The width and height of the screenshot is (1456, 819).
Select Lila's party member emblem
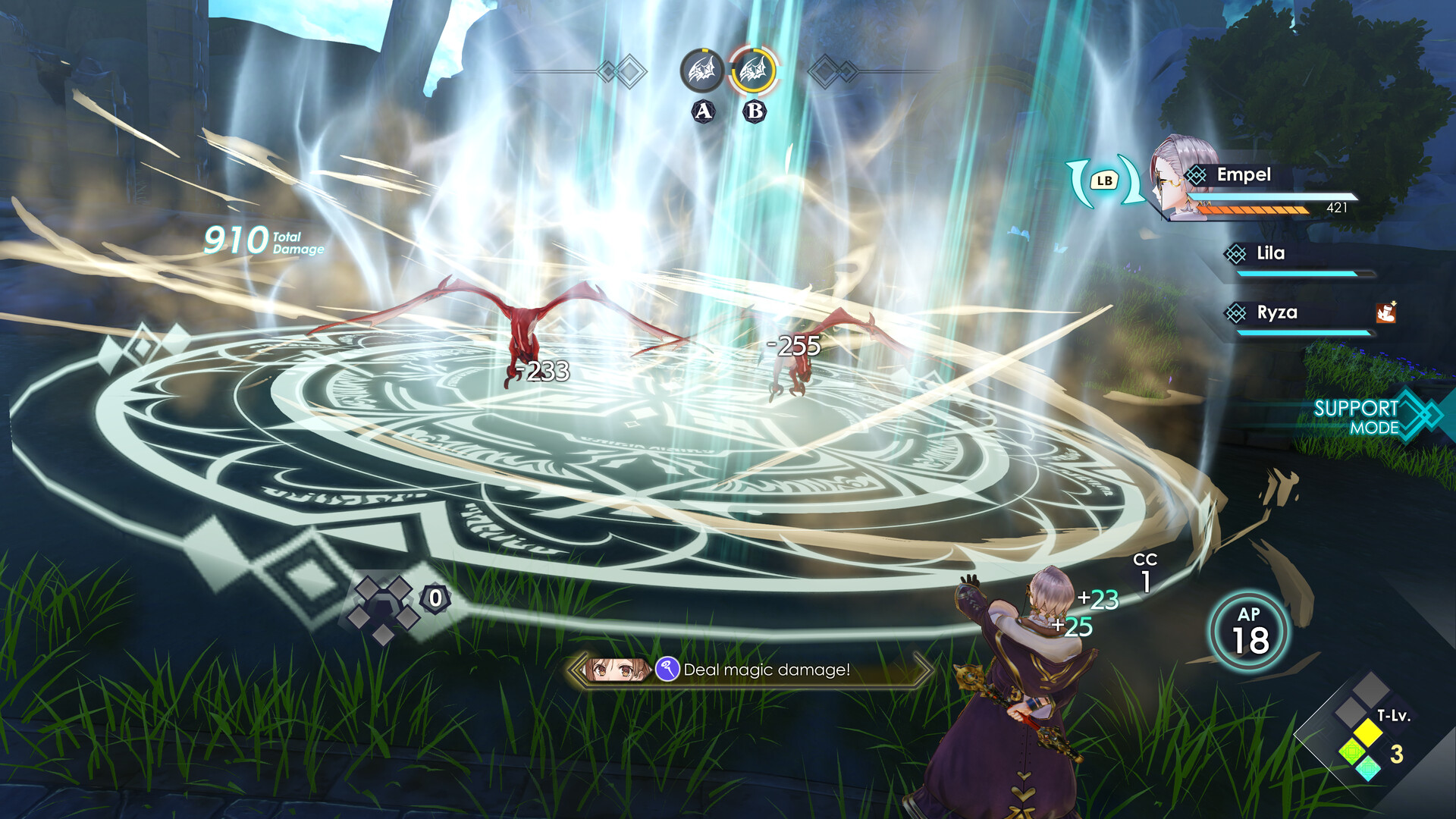(1236, 253)
